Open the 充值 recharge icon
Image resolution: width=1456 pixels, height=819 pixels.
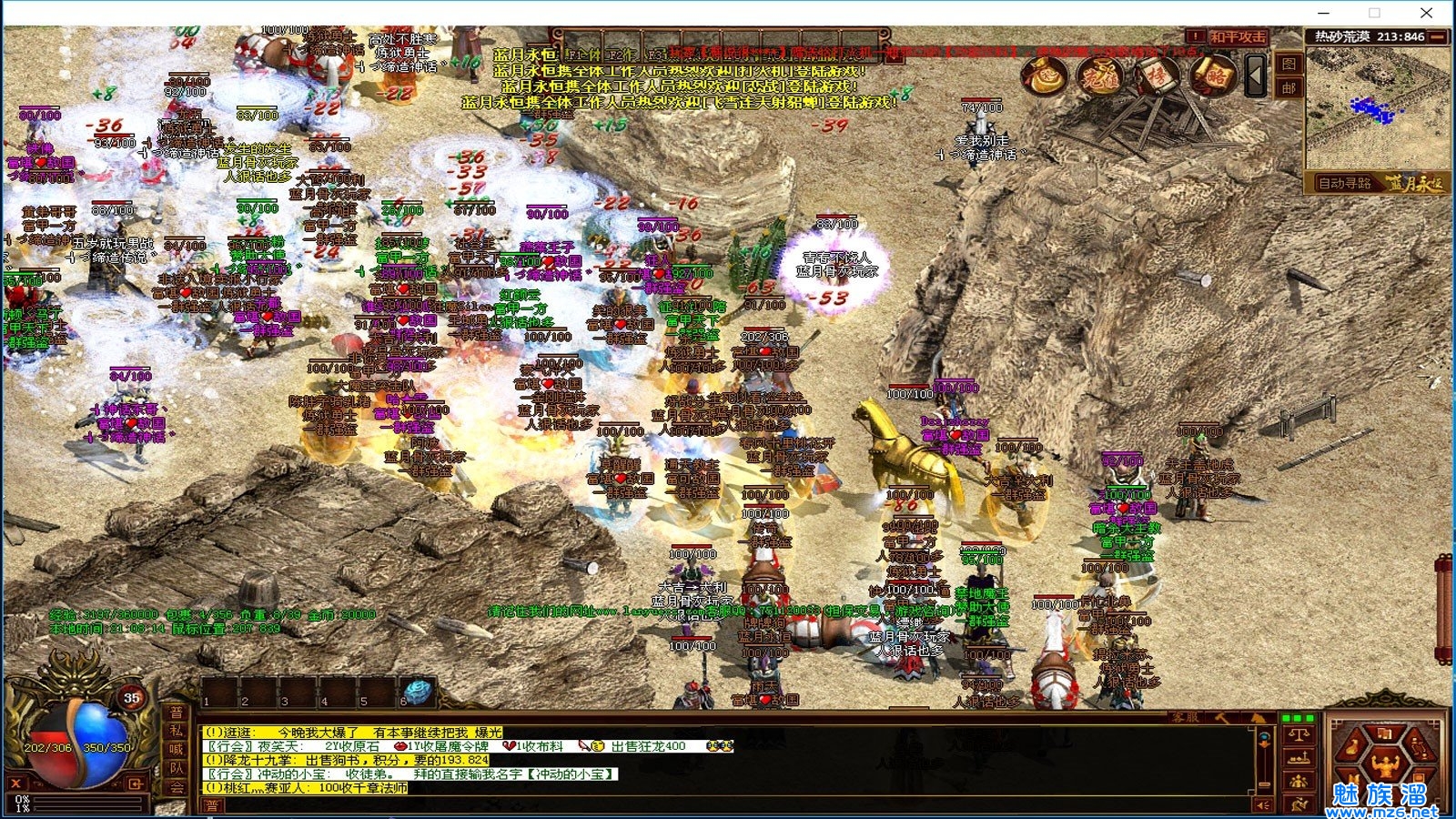pyautogui.click(x=1100, y=76)
